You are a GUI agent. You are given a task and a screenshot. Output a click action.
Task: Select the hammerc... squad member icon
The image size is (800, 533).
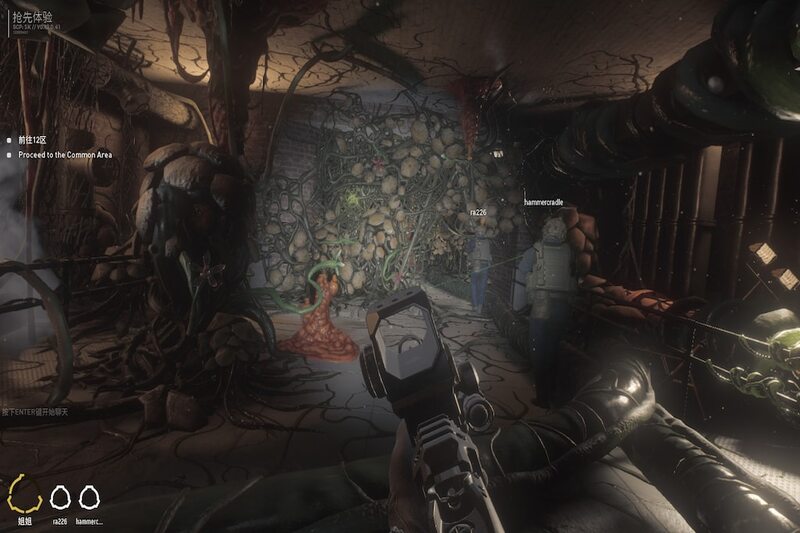[x=89, y=497]
